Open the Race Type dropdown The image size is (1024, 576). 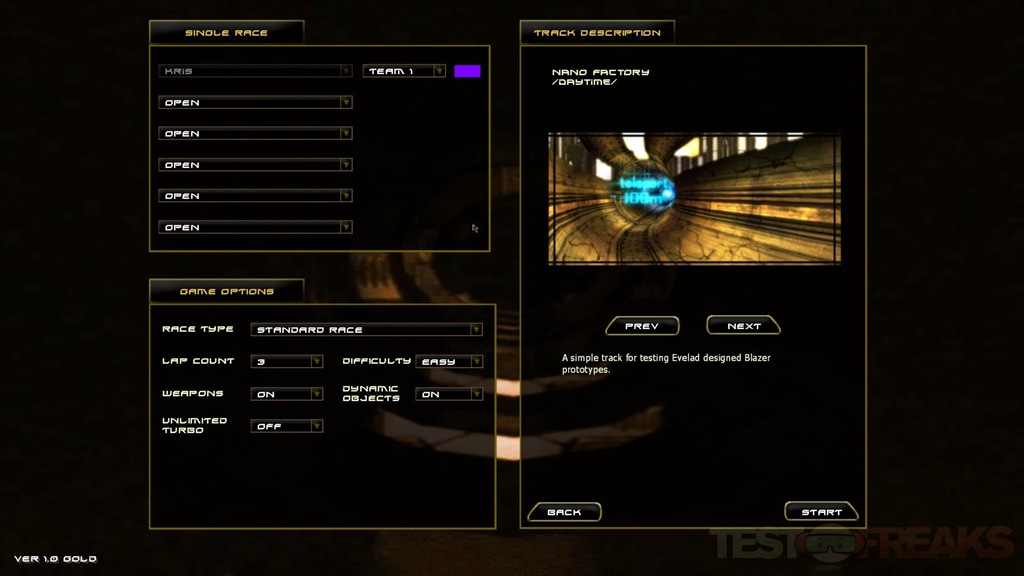367,330
